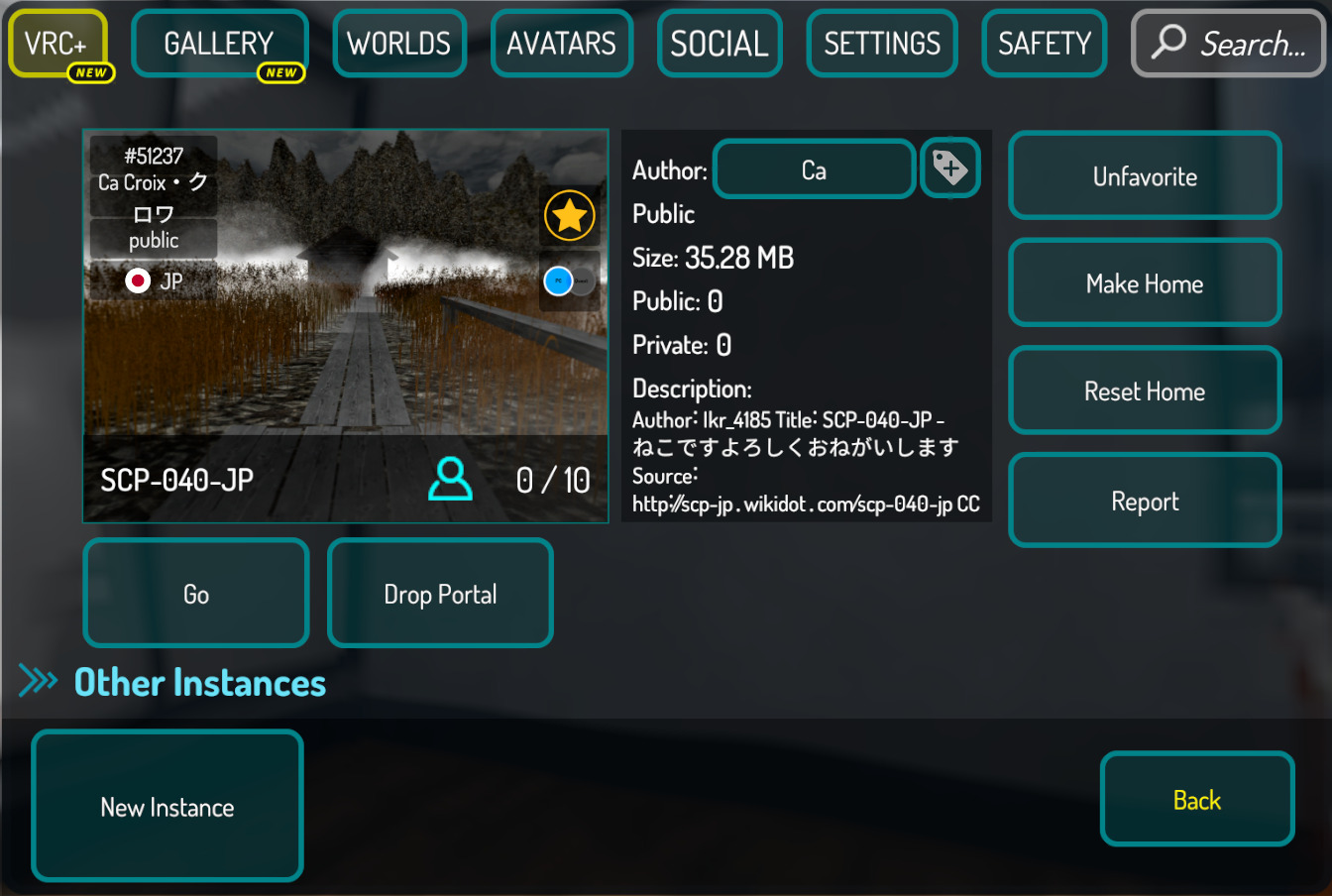Click Go to join the world
1332x896 pixels.
pos(196,594)
